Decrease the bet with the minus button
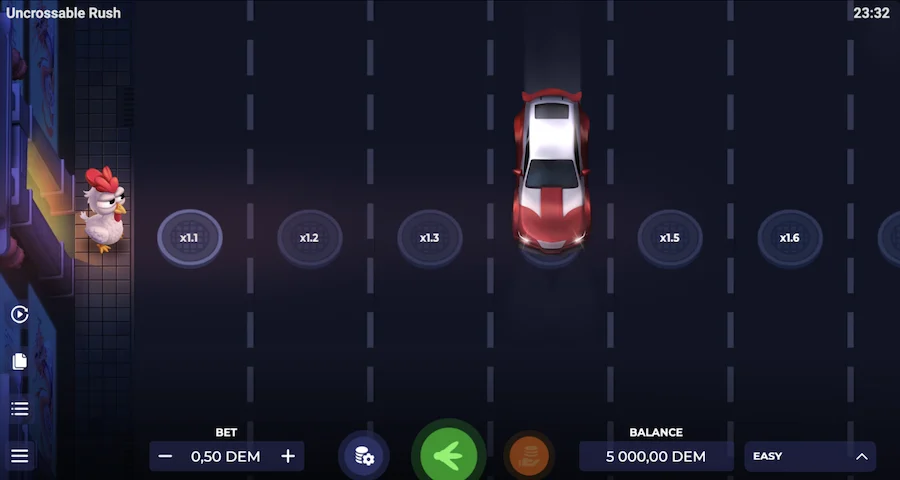This screenshot has width=900, height=480. tap(166, 456)
